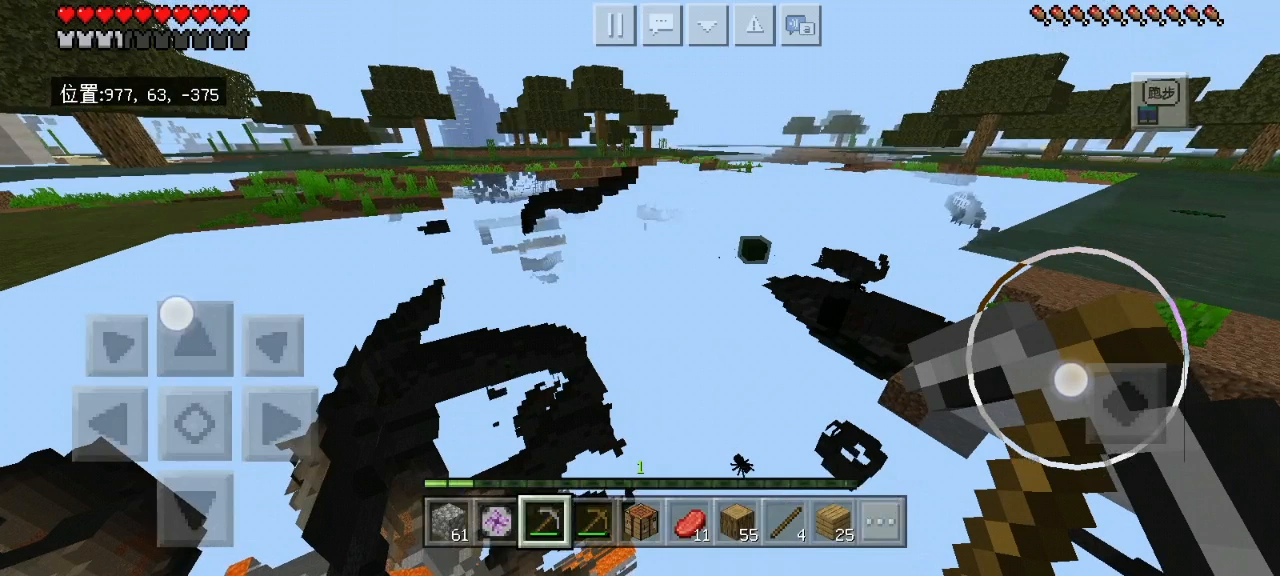The image size is (1280, 576).
Task: Select the raw meat stack of 11
Action: [690, 522]
